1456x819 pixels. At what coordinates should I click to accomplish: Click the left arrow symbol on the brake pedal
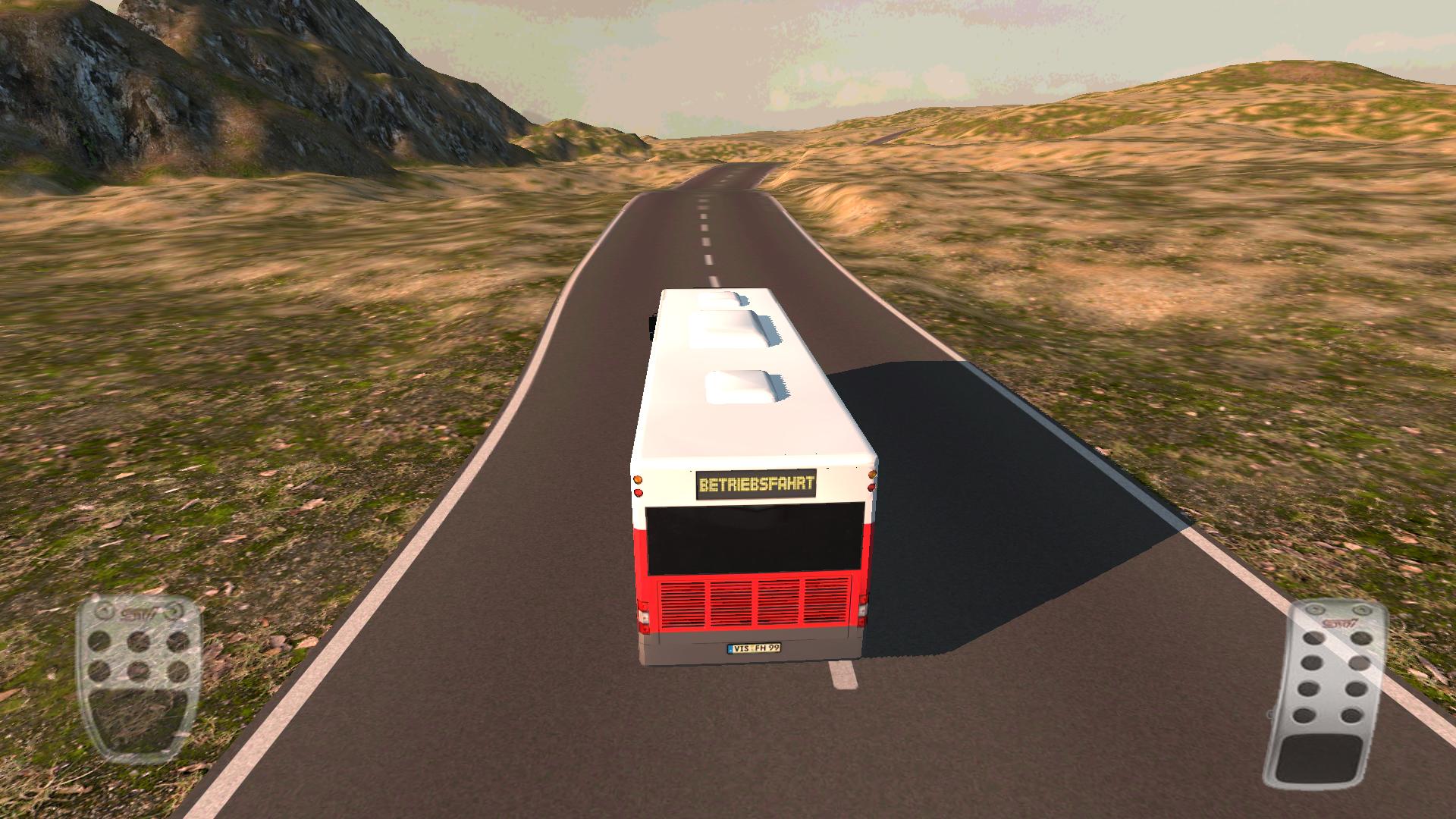click(x=103, y=610)
